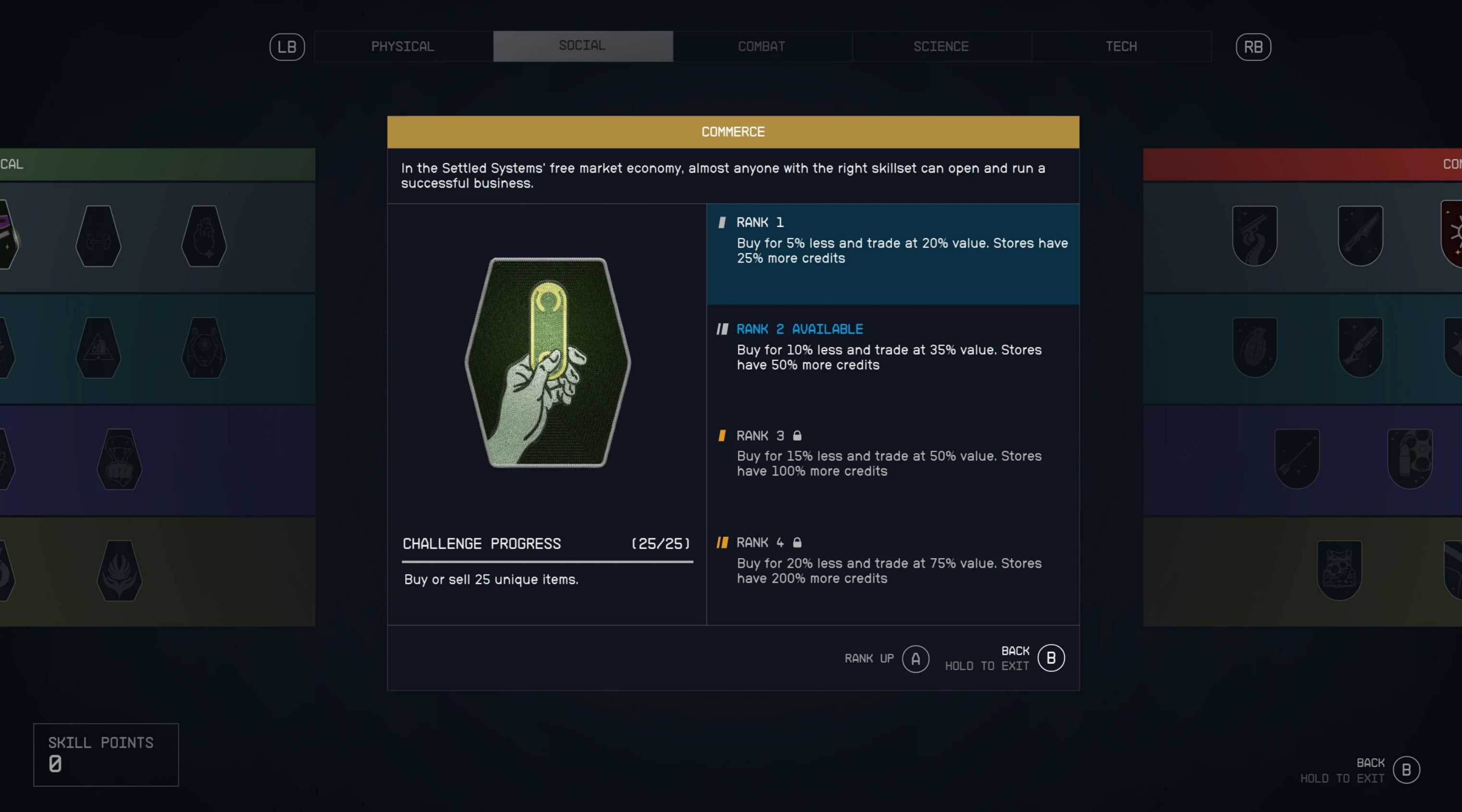This screenshot has width=1462, height=812.
Task: Select the armor vest skill badge
Action: point(1339,570)
